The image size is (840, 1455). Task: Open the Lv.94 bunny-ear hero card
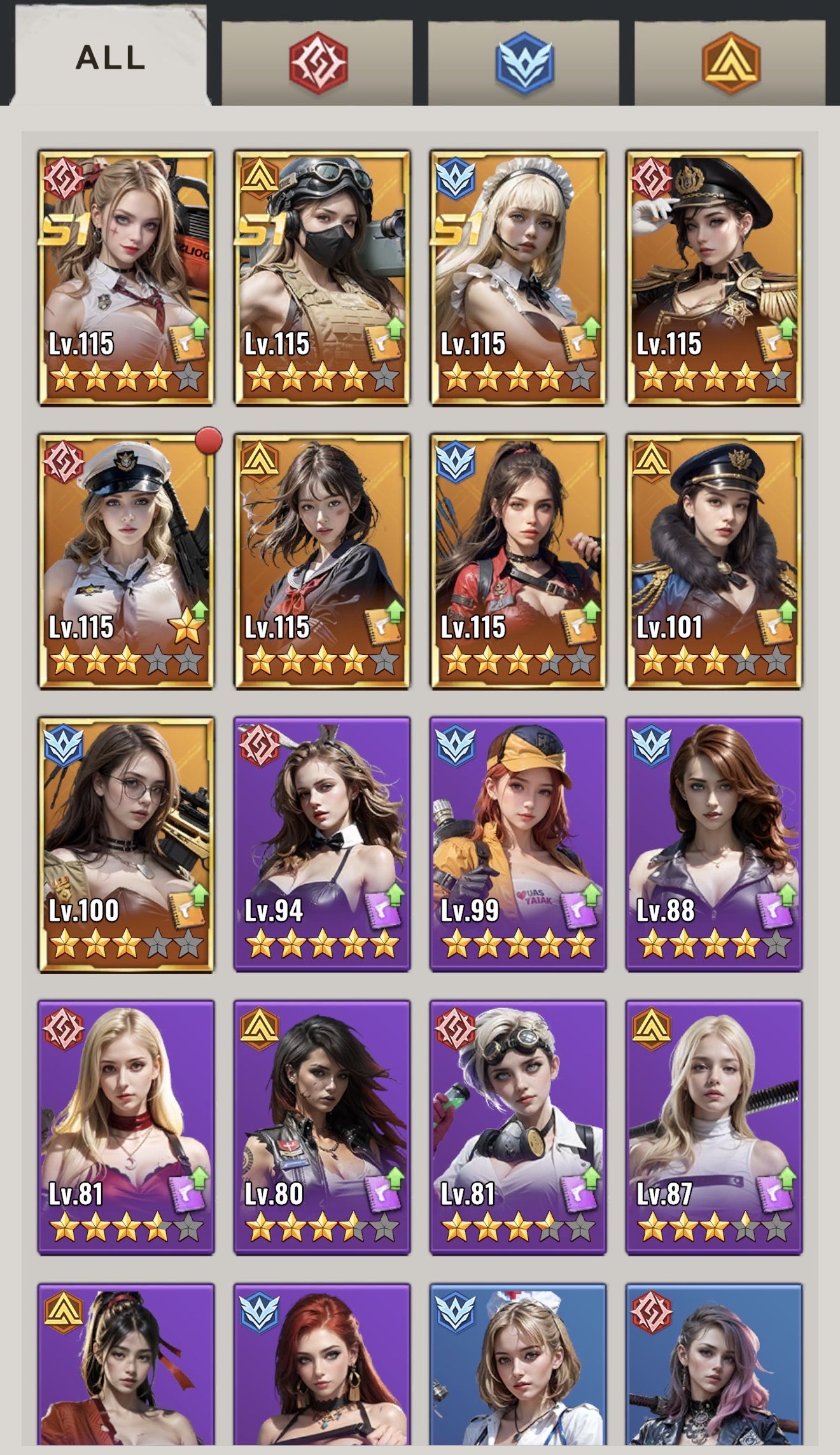[322, 844]
